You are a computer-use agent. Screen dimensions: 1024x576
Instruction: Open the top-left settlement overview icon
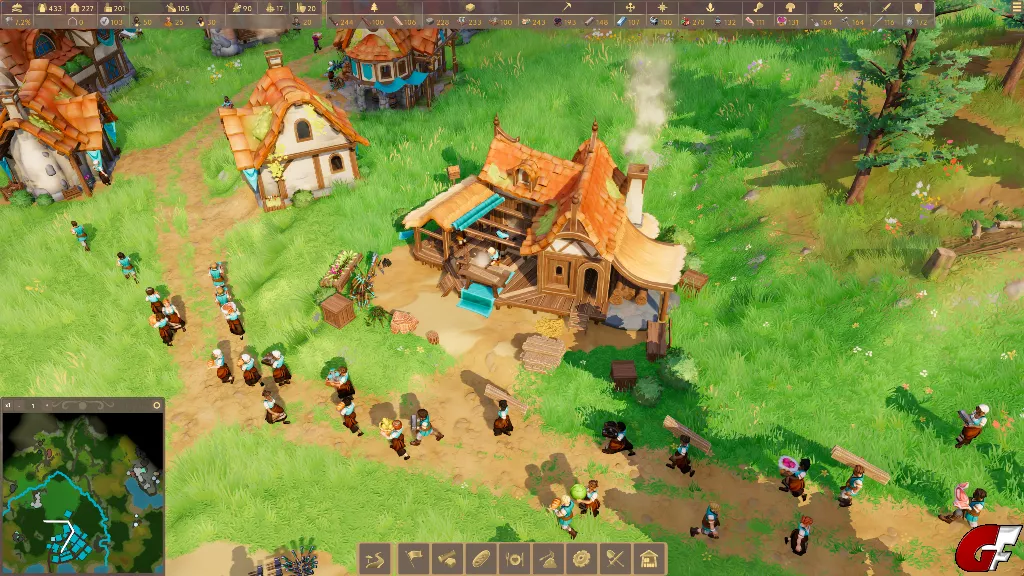pos(16,8)
